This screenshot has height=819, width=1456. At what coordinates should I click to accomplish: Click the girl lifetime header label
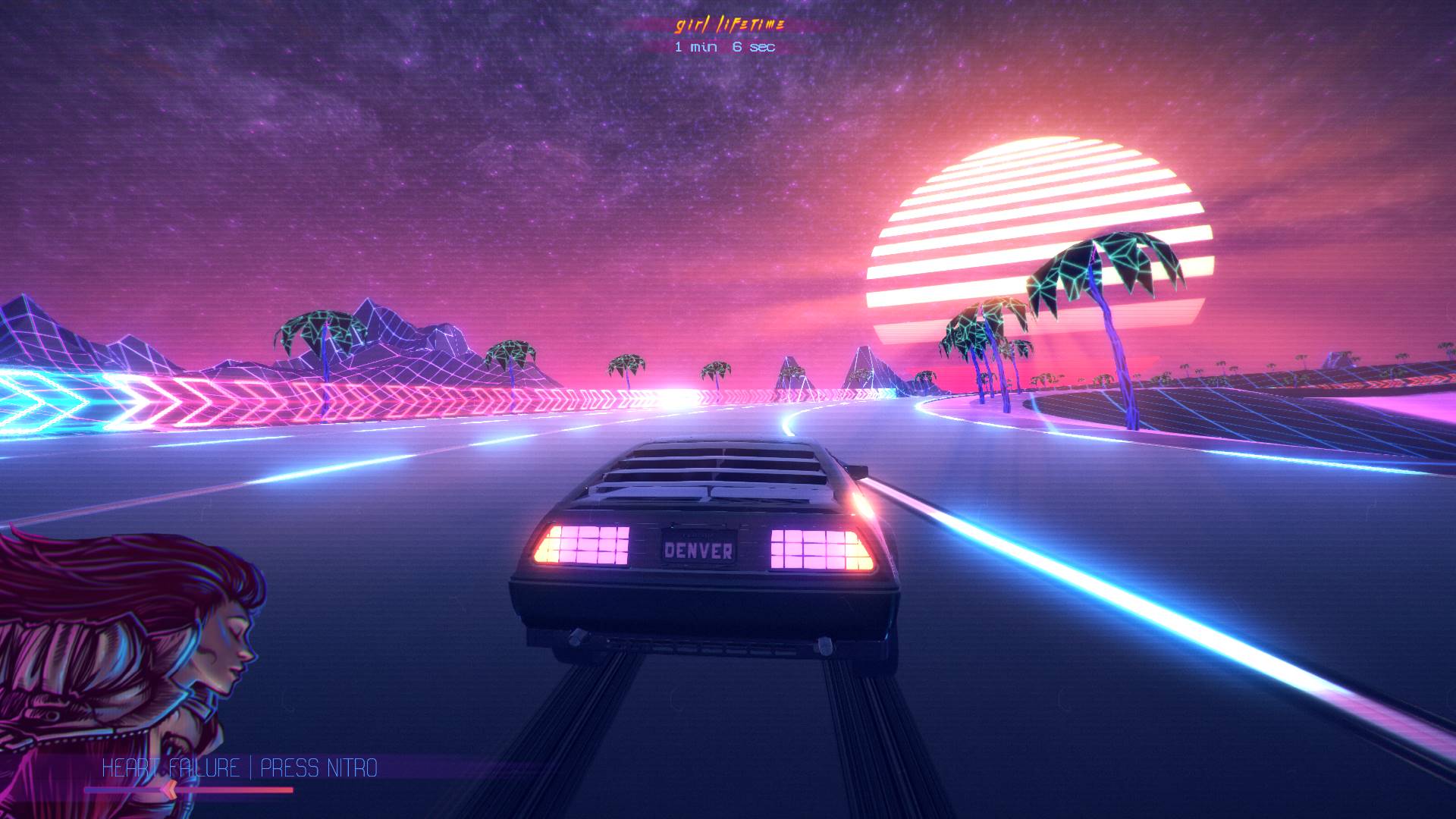pos(730,25)
